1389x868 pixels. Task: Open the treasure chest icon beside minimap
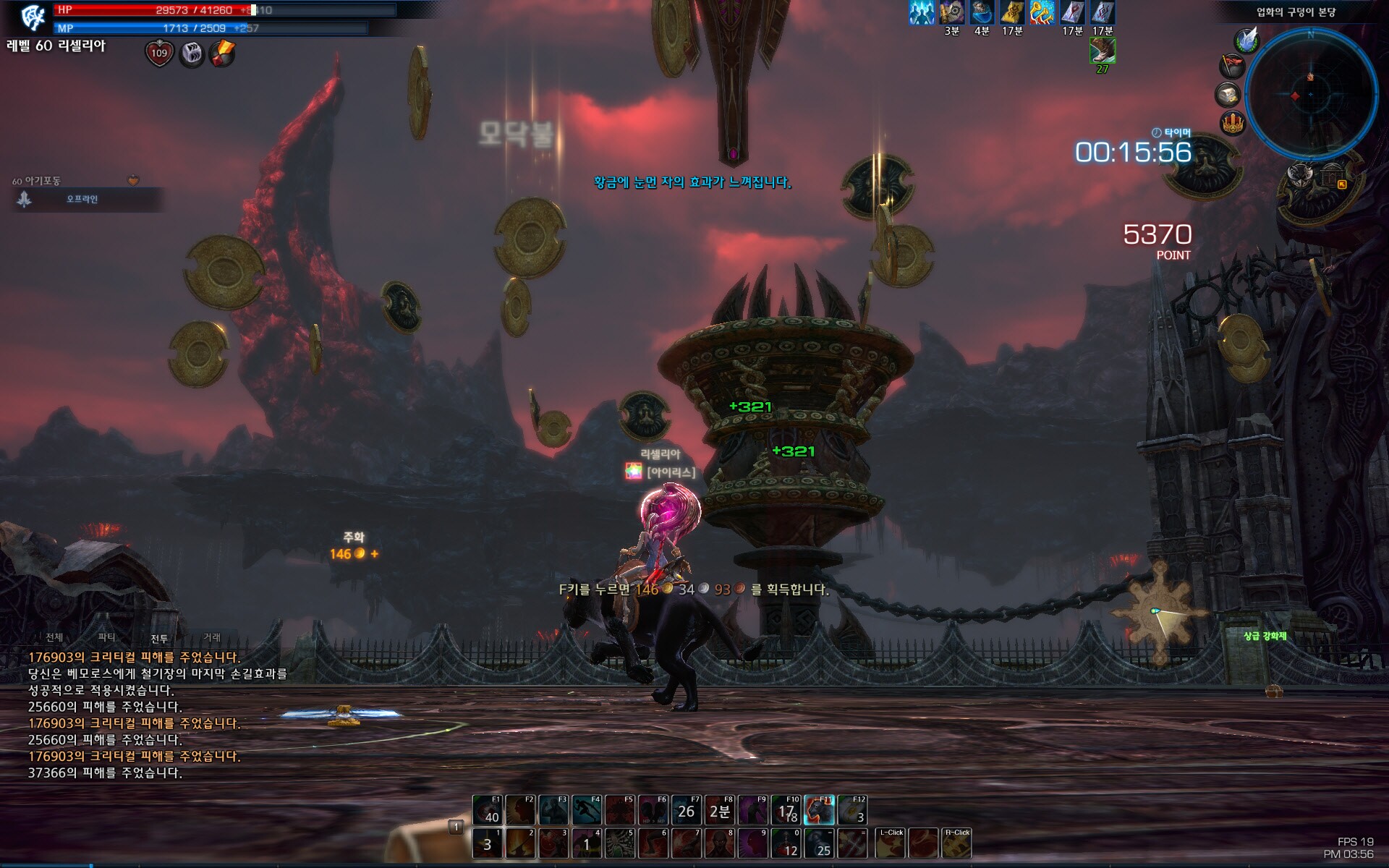tap(1228, 95)
